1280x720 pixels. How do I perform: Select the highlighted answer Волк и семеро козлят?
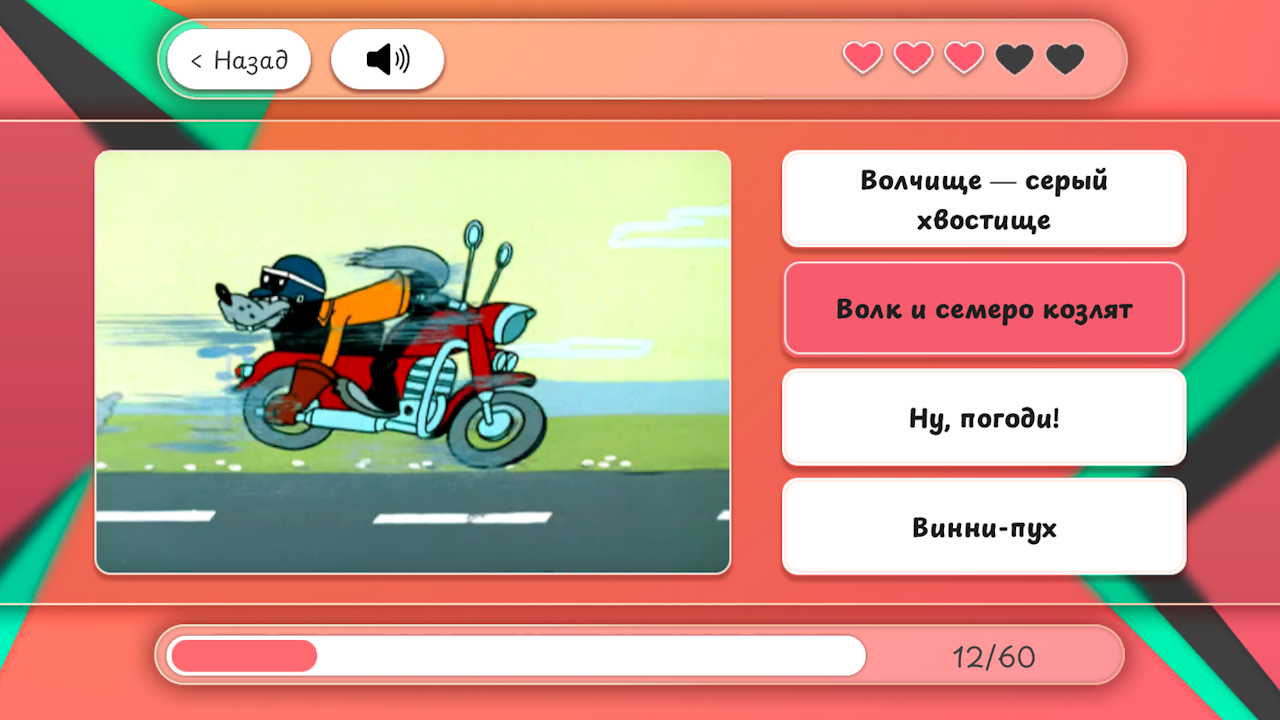click(x=983, y=307)
